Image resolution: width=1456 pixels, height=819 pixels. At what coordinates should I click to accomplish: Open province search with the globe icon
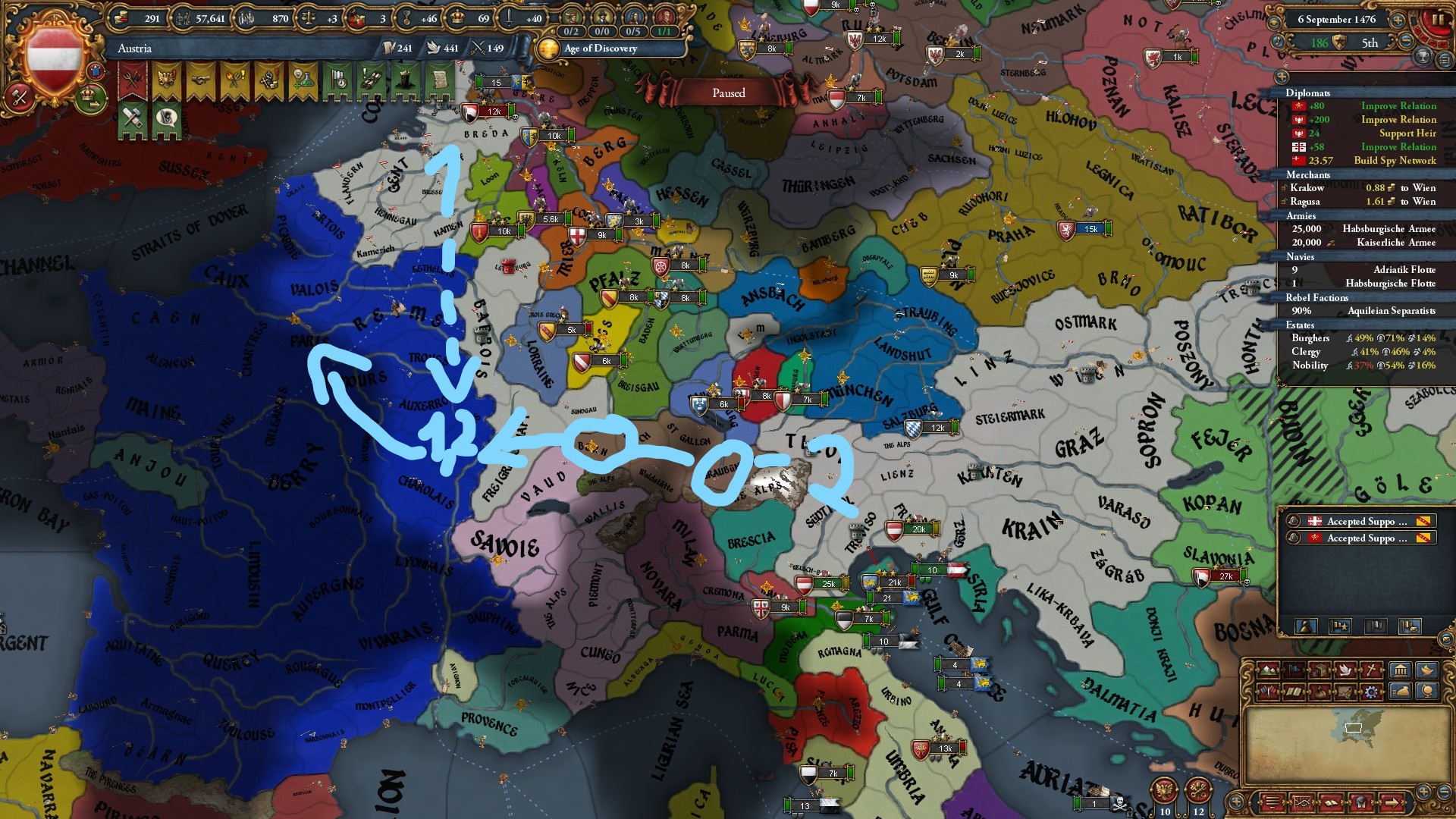tap(1426, 692)
